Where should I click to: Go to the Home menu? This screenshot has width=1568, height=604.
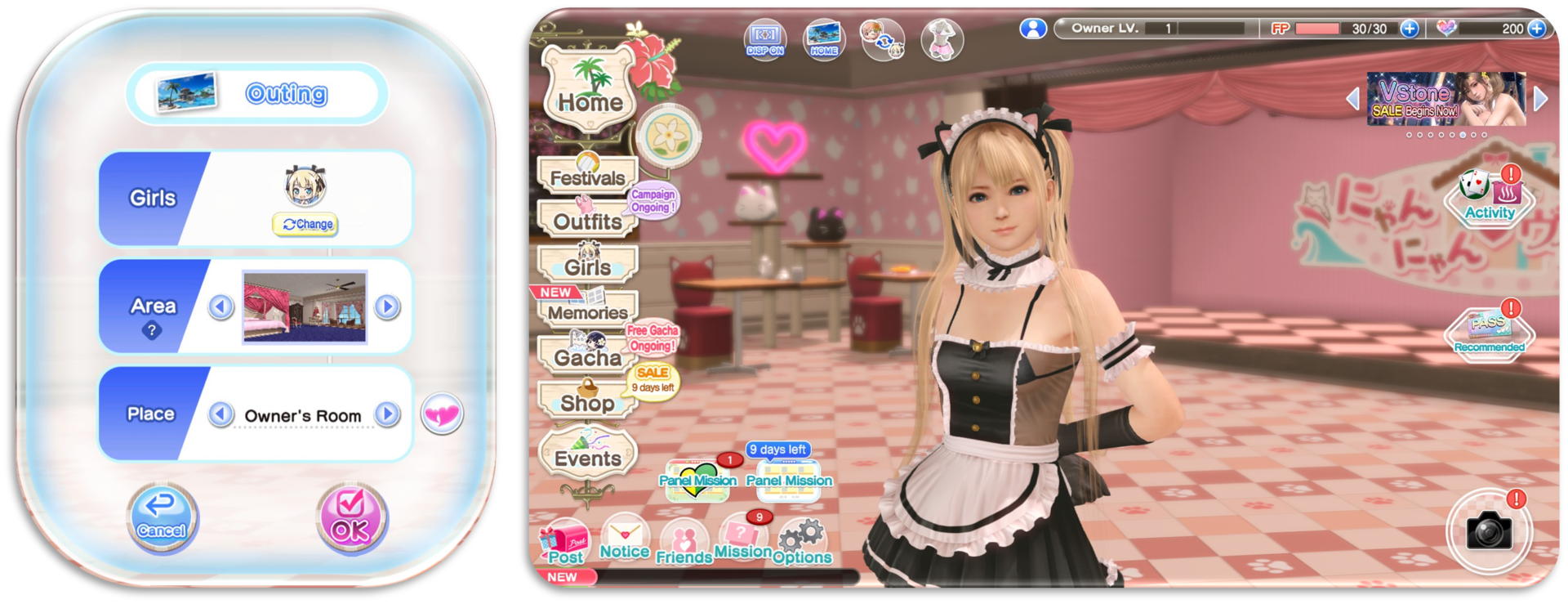pos(590,92)
